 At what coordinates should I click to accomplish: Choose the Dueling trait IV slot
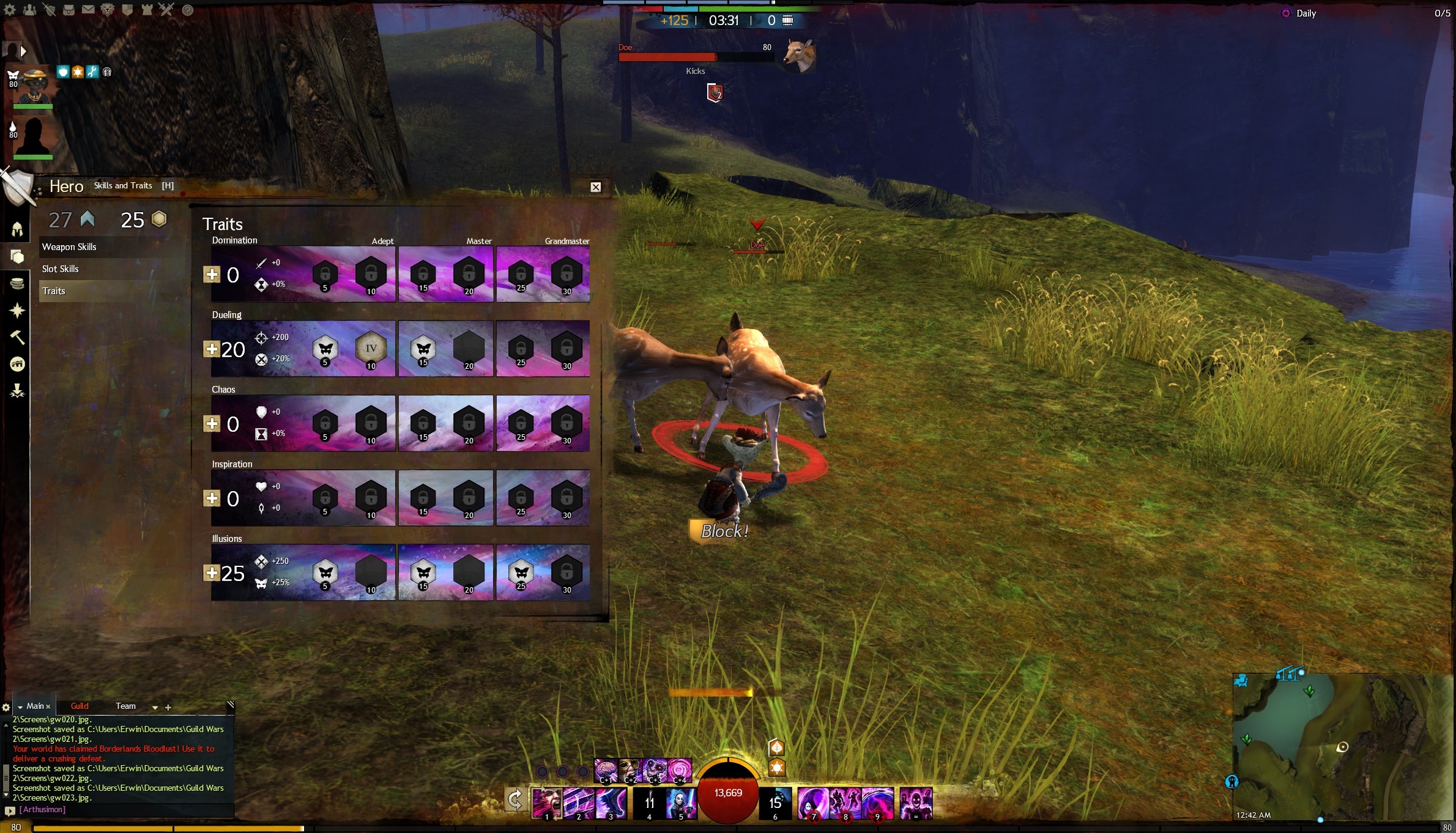371,349
